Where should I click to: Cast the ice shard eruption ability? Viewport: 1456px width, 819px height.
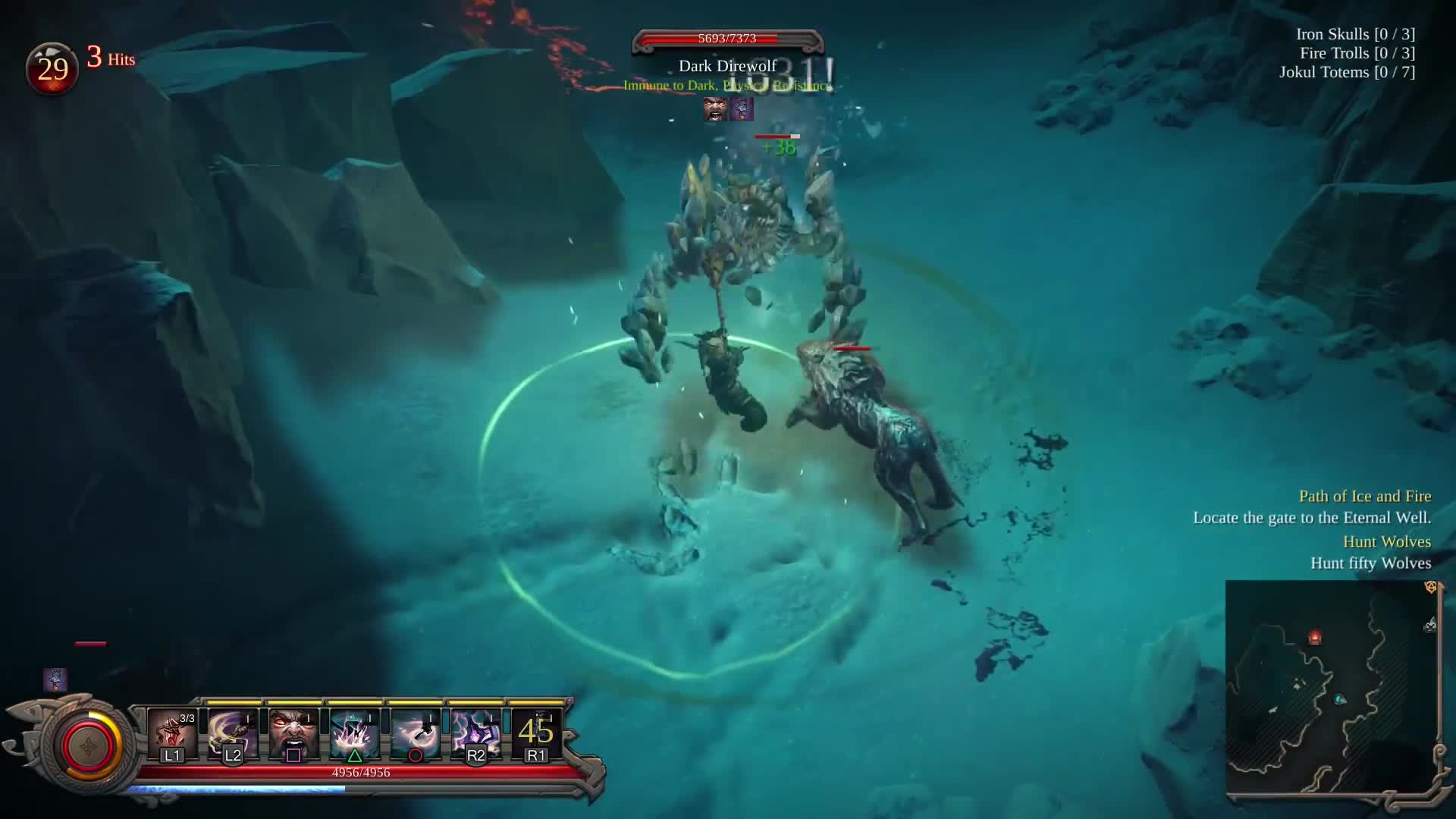point(354,733)
